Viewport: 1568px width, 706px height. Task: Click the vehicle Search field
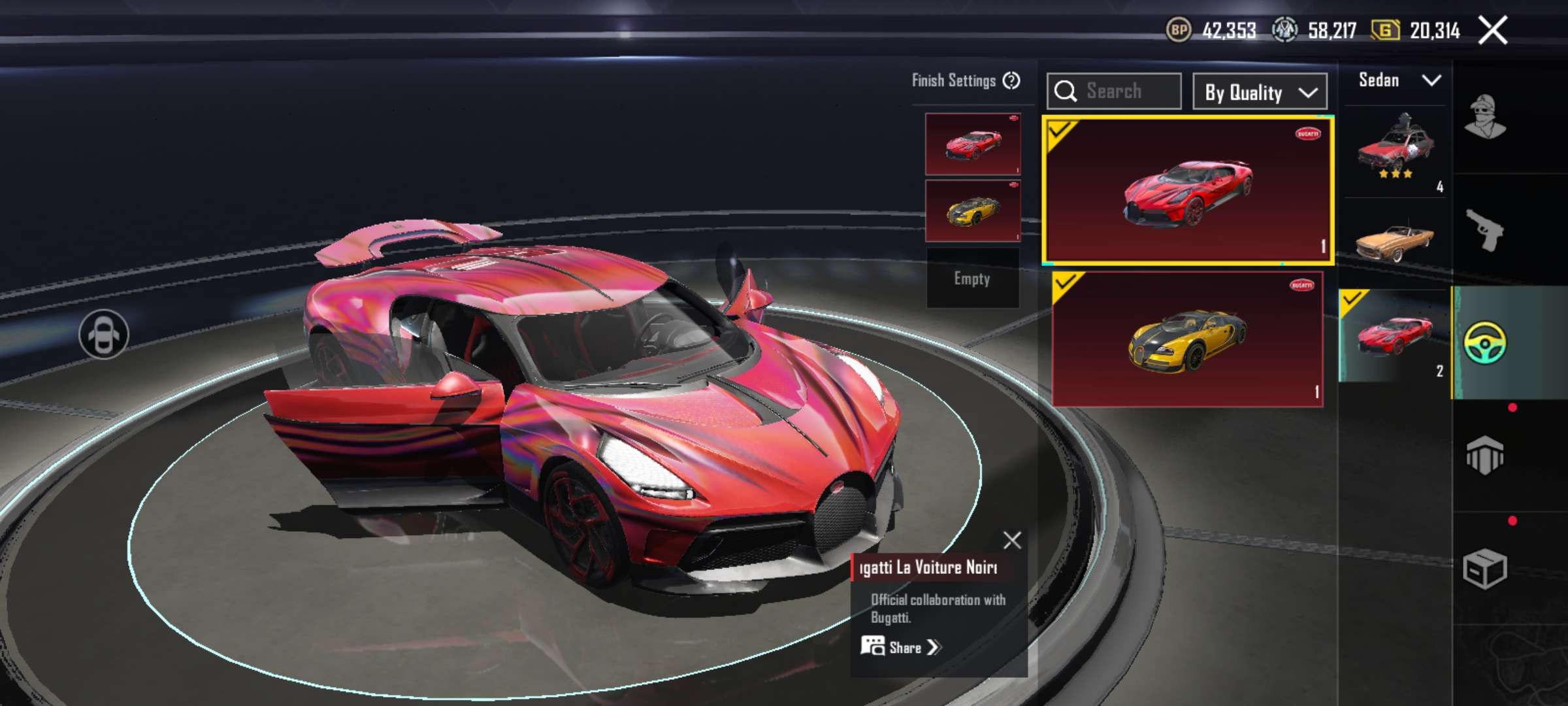coord(1114,91)
